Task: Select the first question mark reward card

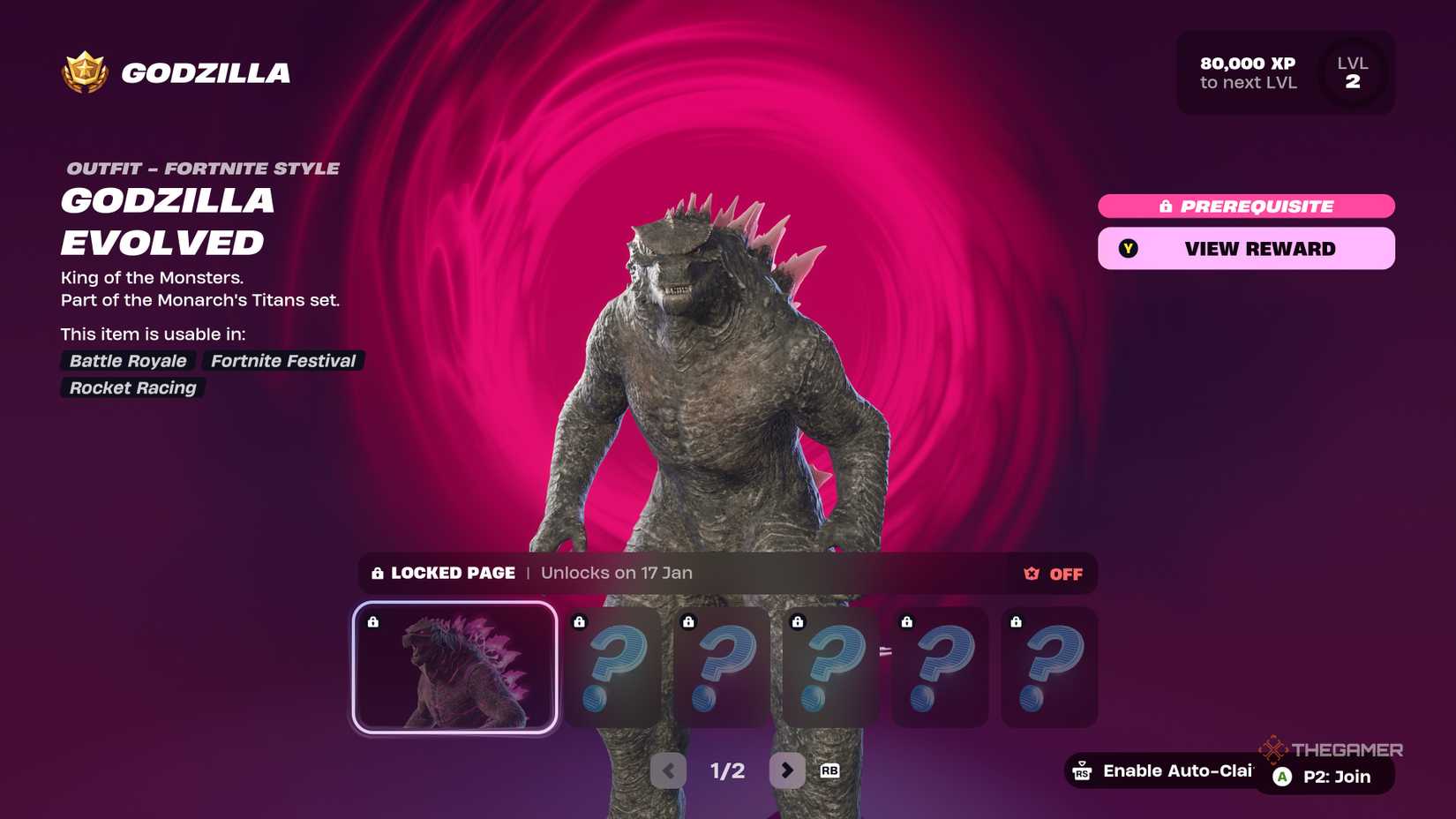Action: pyautogui.click(x=613, y=668)
